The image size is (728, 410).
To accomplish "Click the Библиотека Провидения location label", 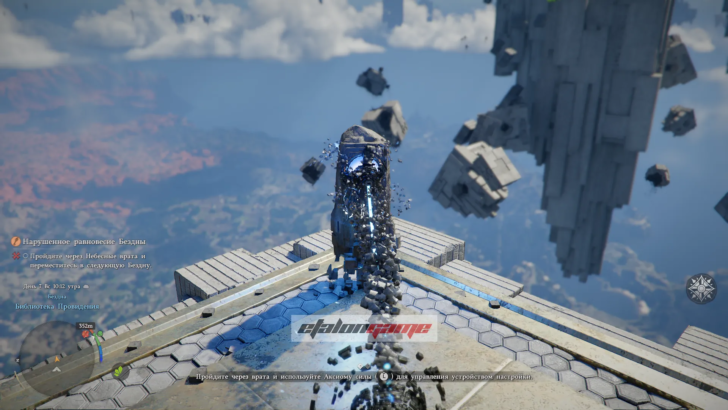I will 56,306.
